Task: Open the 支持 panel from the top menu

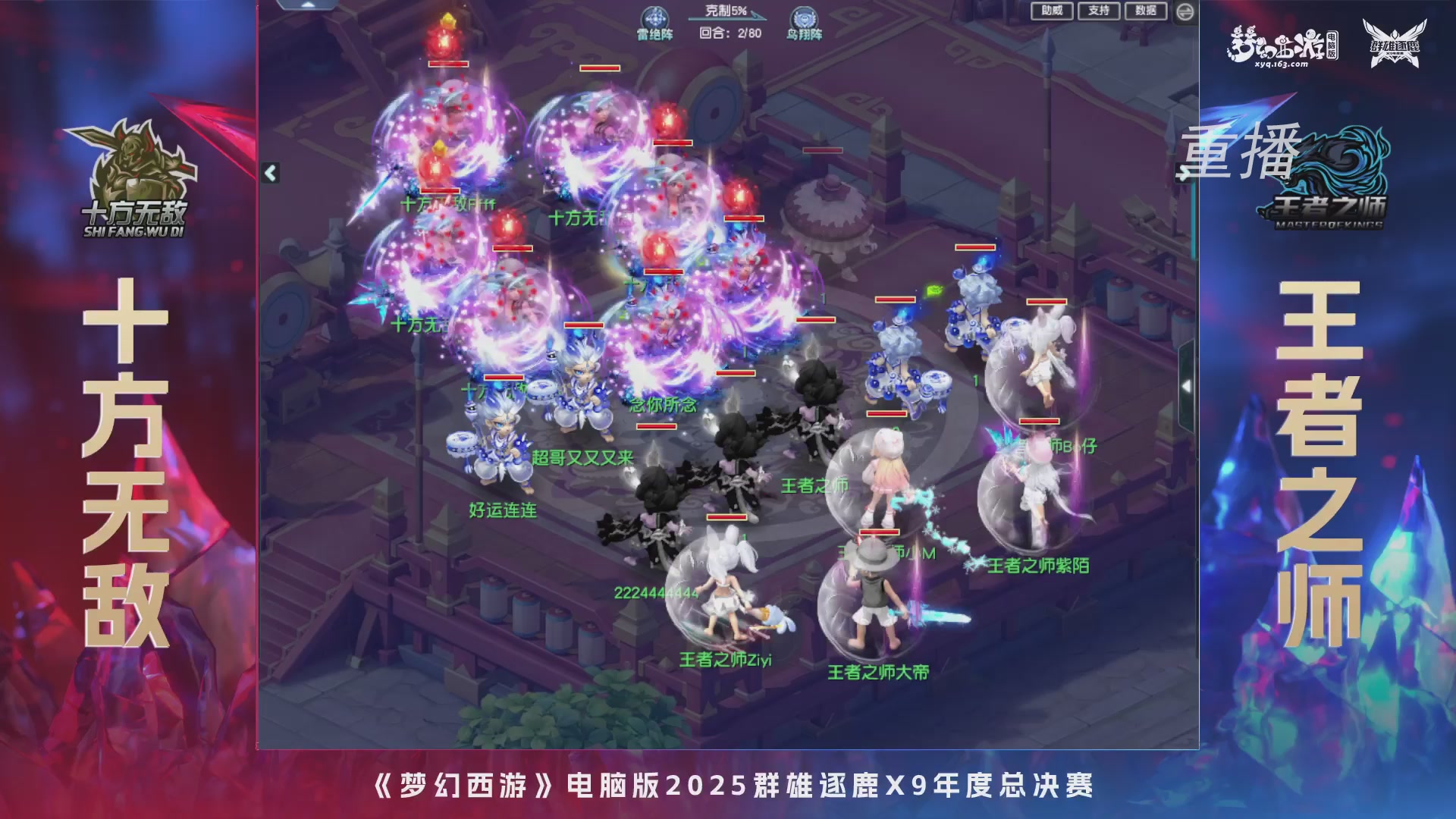Action: [1099, 11]
